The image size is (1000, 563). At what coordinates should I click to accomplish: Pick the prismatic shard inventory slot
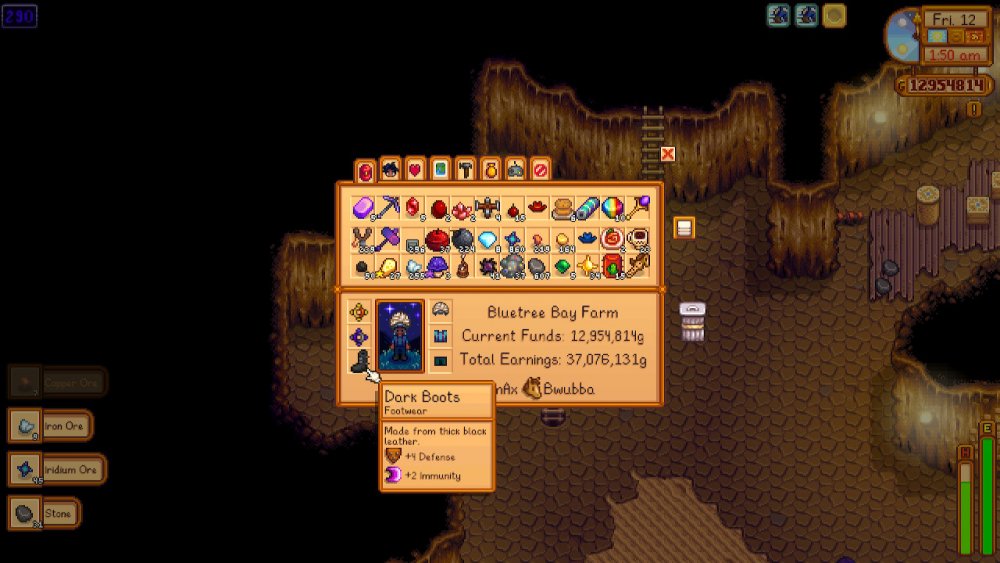click(613, 208)
